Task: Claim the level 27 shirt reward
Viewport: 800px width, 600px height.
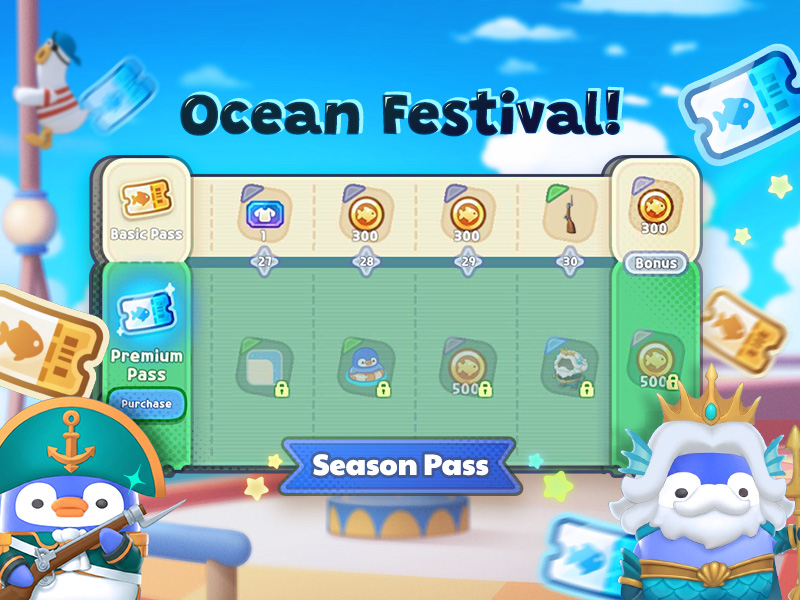Action: tap(263, 213)
